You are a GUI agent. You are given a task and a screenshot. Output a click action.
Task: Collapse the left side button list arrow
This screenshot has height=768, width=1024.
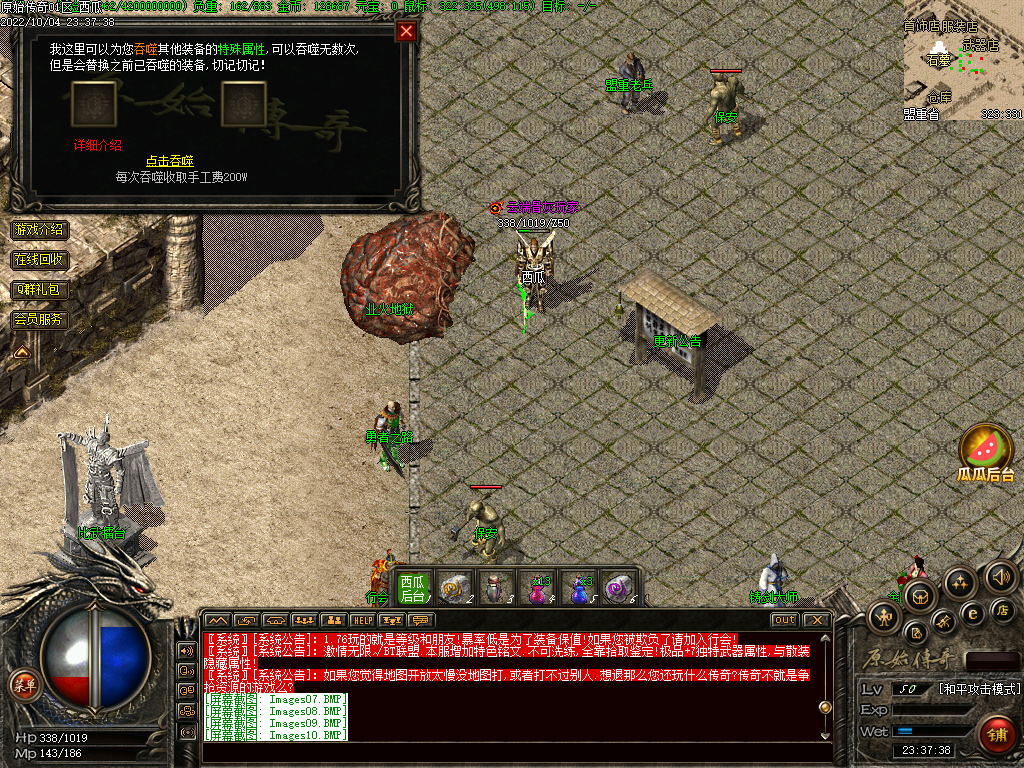coord(20,351)
